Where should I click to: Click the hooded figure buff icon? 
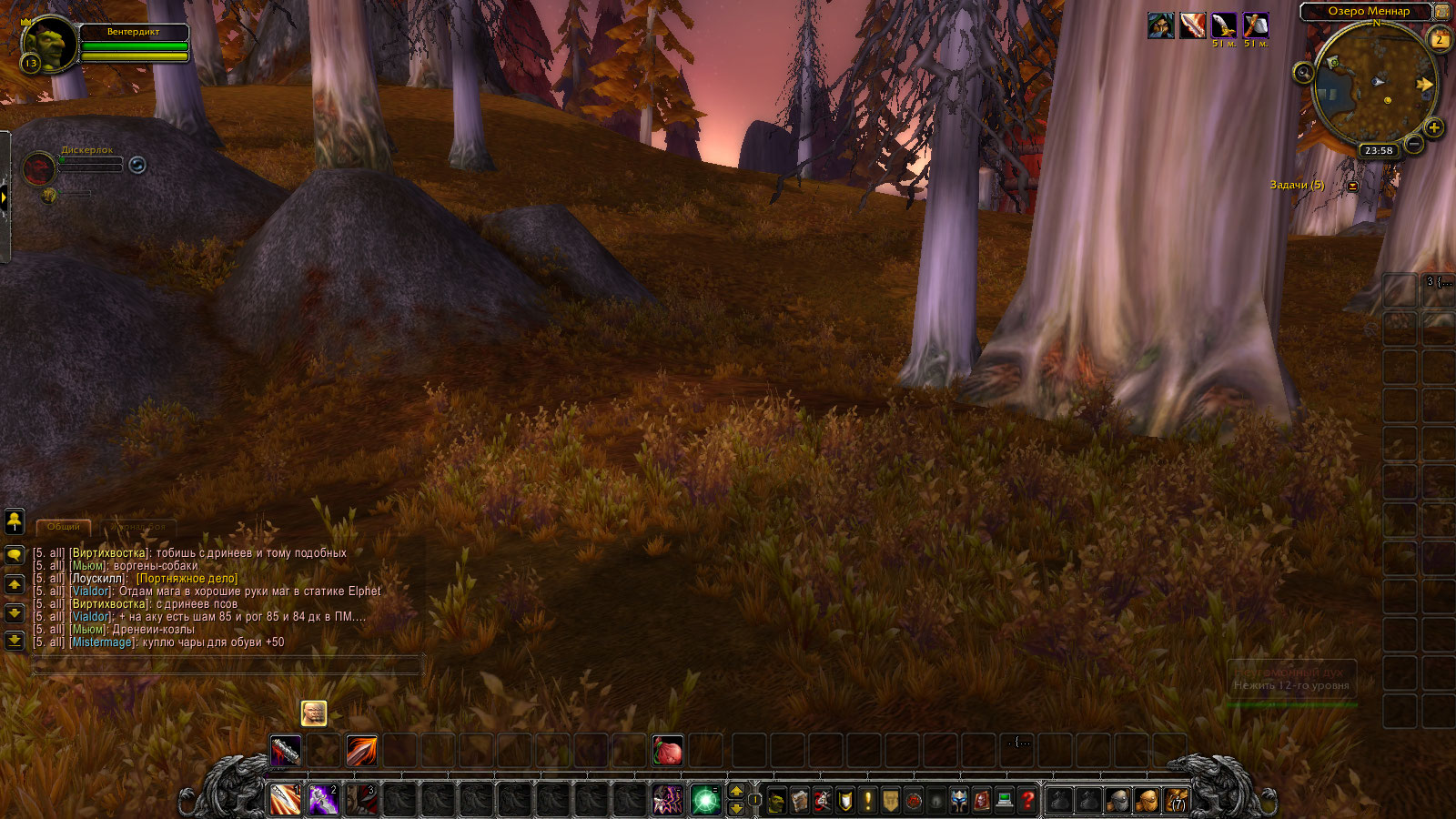(x=1160, y=26)
